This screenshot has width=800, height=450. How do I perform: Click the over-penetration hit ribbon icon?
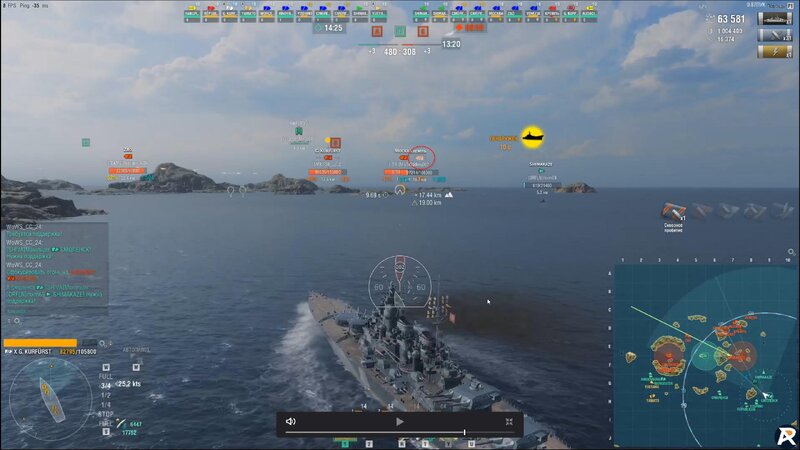tap(673, 211)
